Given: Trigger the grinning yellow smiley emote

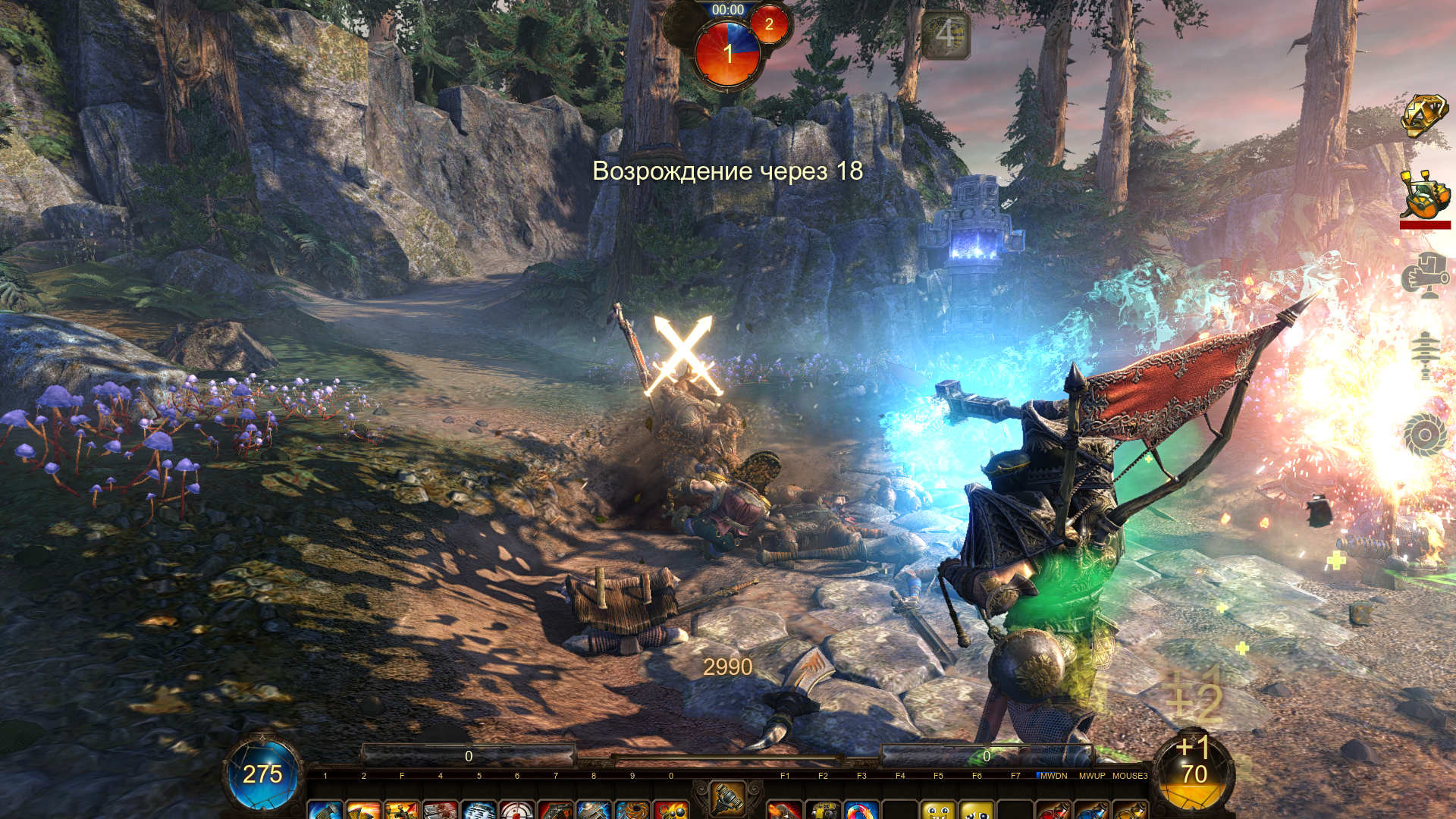Looking at the screenshot, I should click(x=939, y=810).
